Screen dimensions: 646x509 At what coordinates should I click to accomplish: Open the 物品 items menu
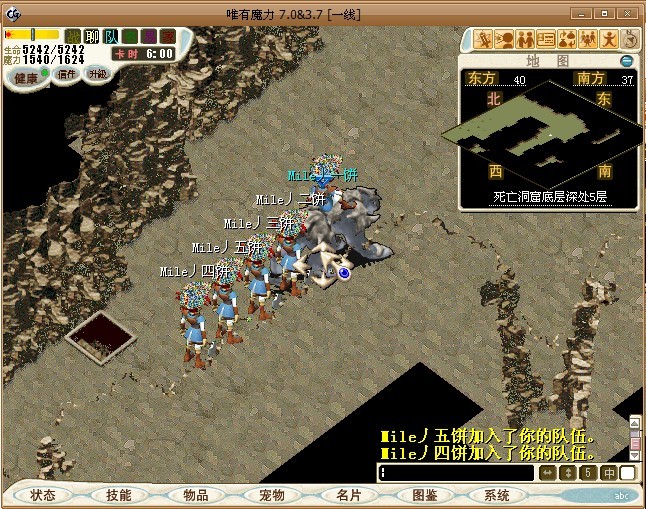196,495
